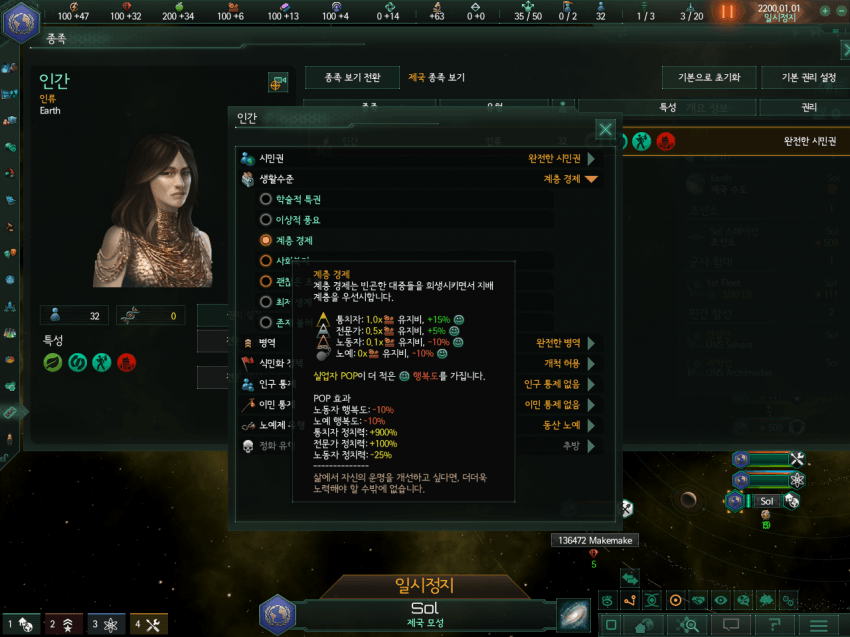Toggle the pause button in top bar

tap(727, 11)
